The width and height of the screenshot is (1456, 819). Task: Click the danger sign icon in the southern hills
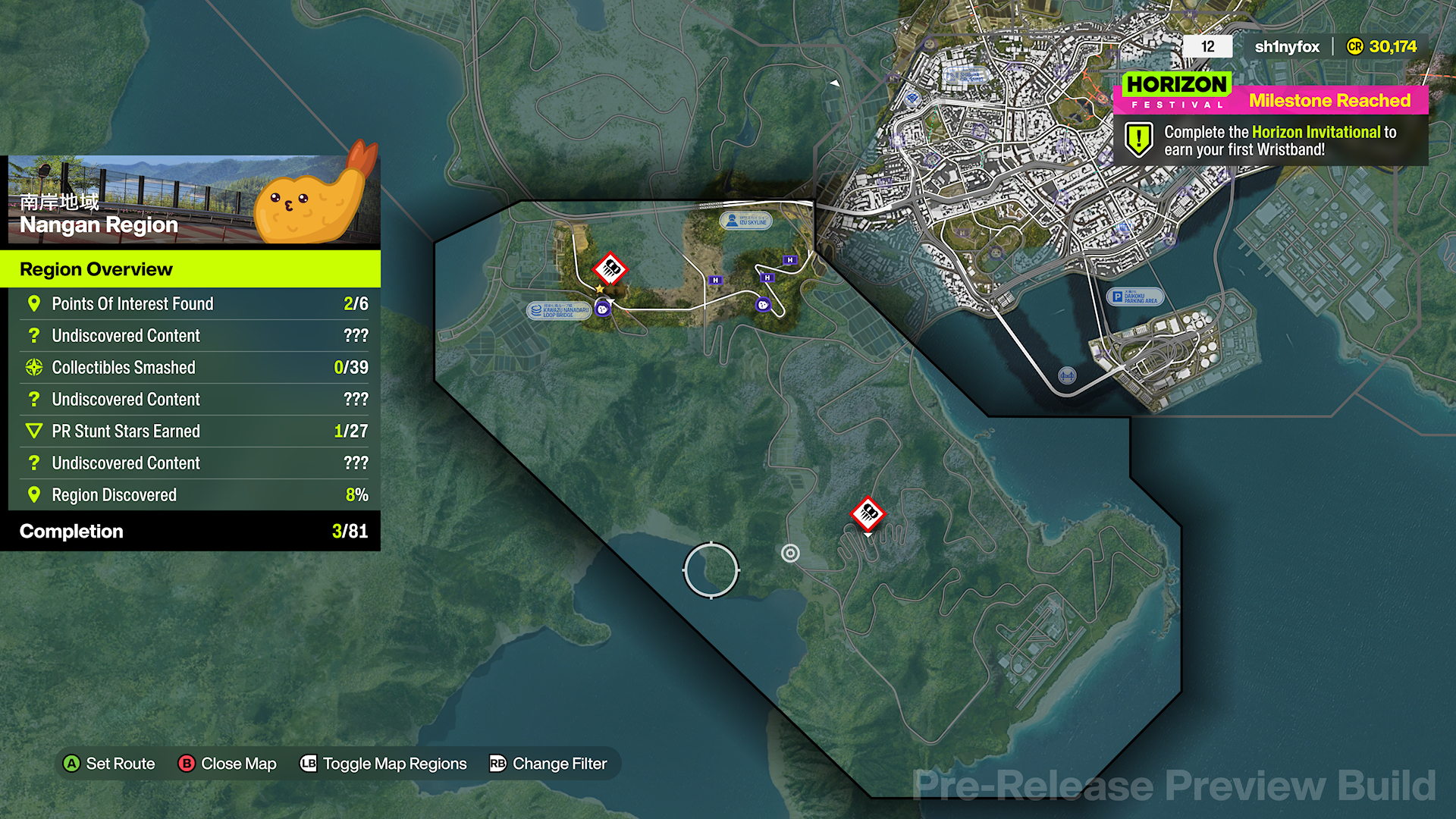(867, 514)
